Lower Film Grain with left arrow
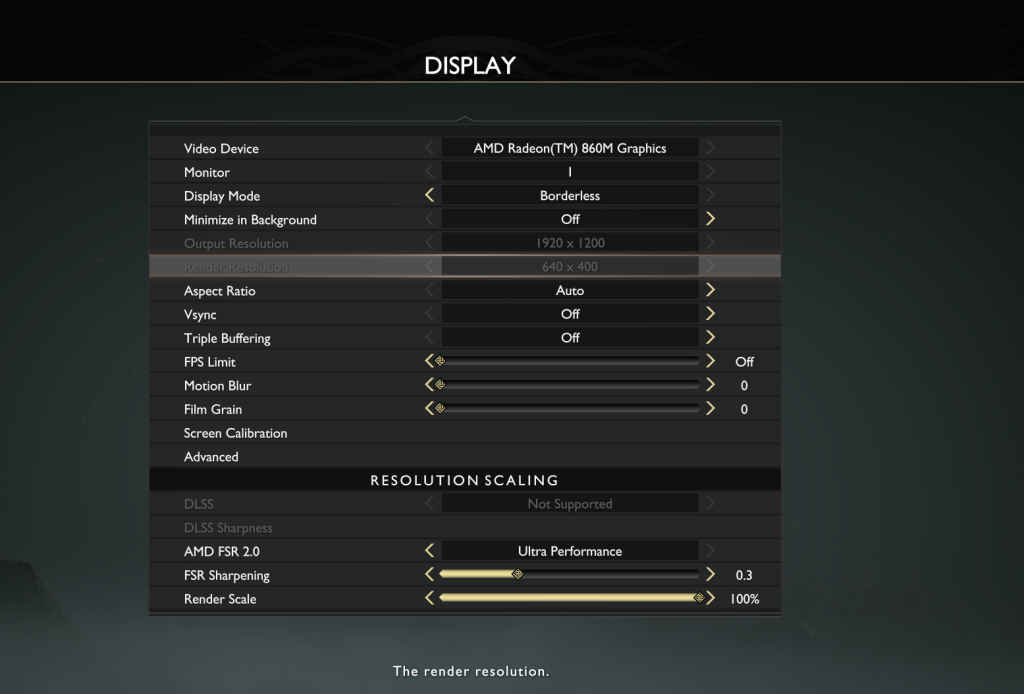Viewport: 1024px width, 694px height. click(x=430, y=409)
